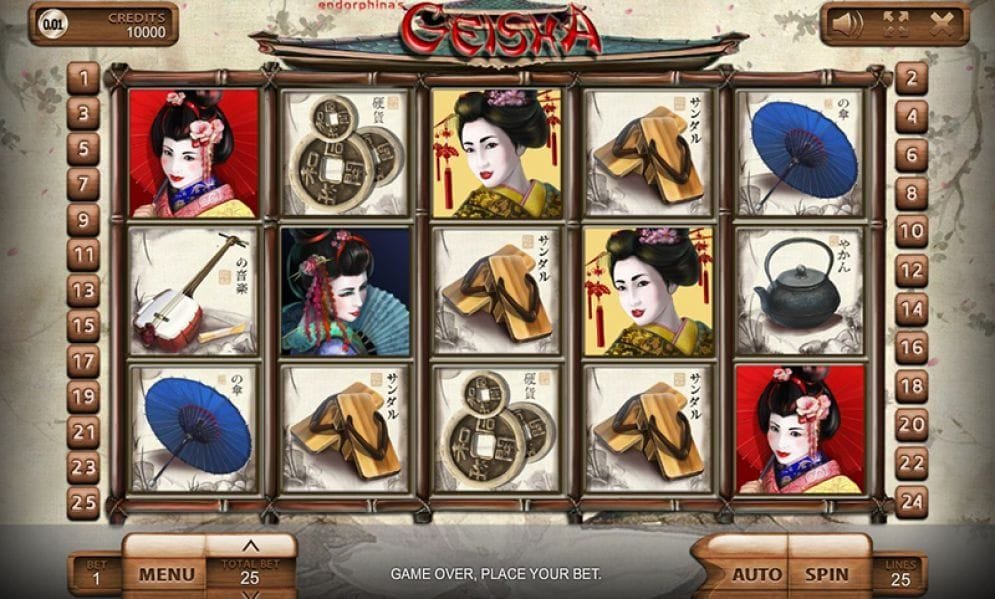Select payline number 18
995x599 pixels.
coord(911,385)
